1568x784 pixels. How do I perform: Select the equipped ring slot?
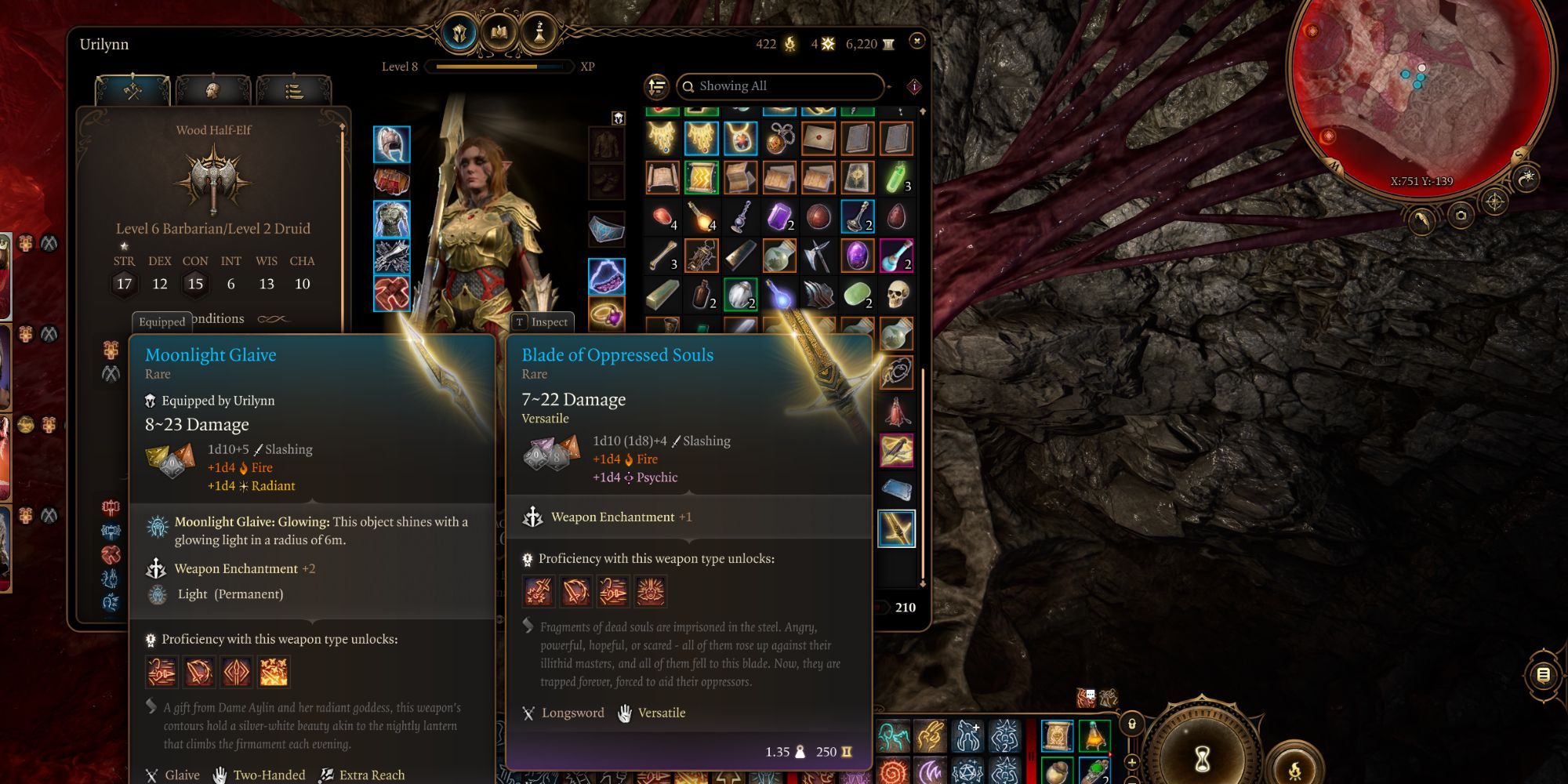pos(606,314)
